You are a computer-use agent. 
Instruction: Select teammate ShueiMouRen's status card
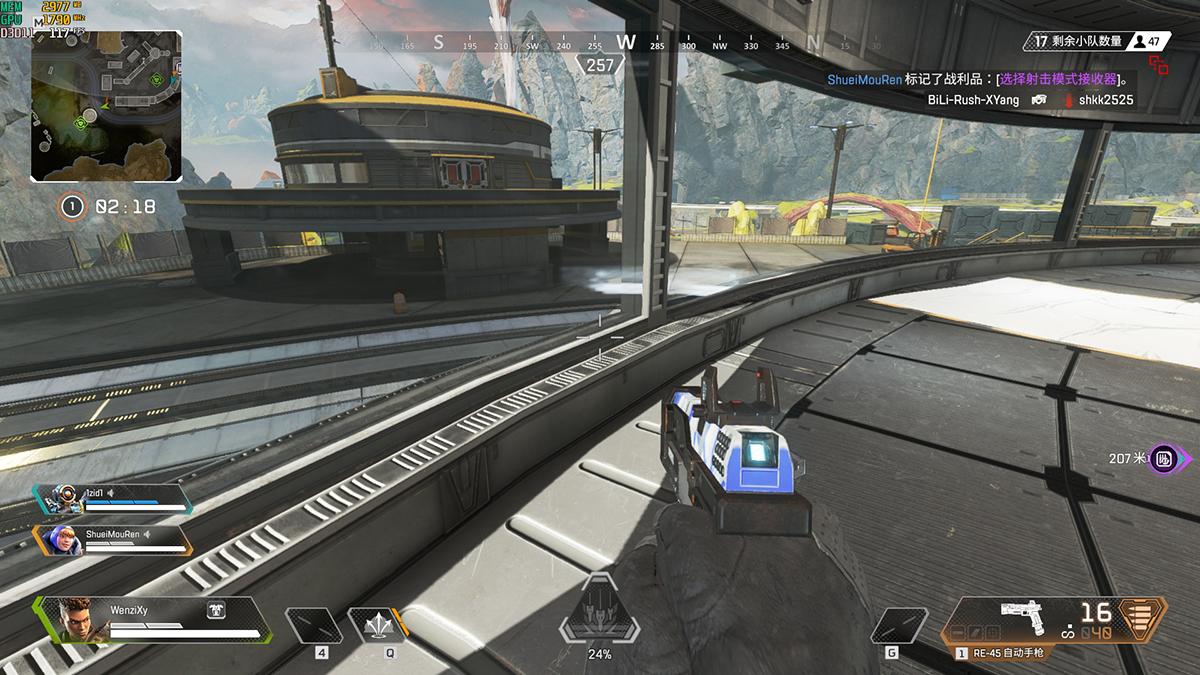tap(112, 539)
